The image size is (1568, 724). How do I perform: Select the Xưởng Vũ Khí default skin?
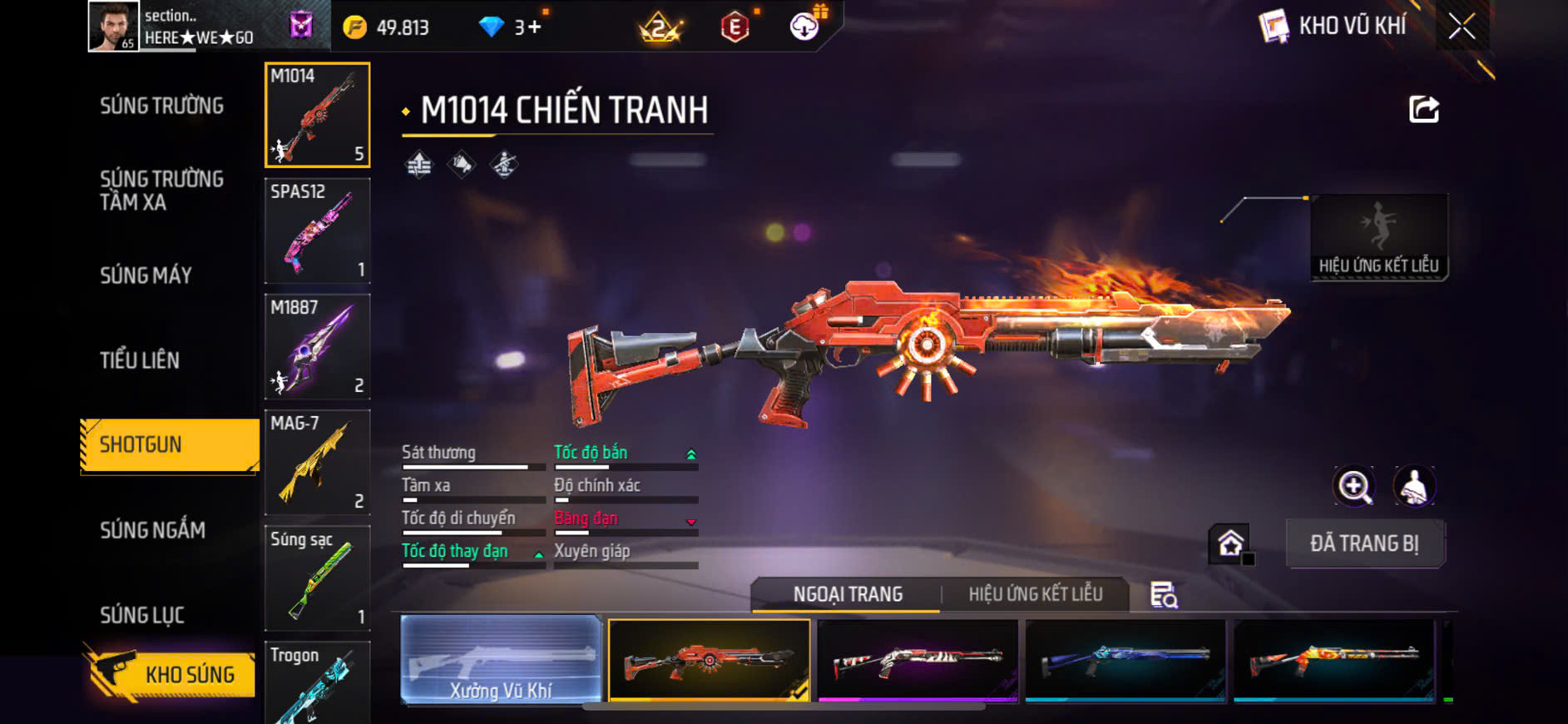point(501,661)
